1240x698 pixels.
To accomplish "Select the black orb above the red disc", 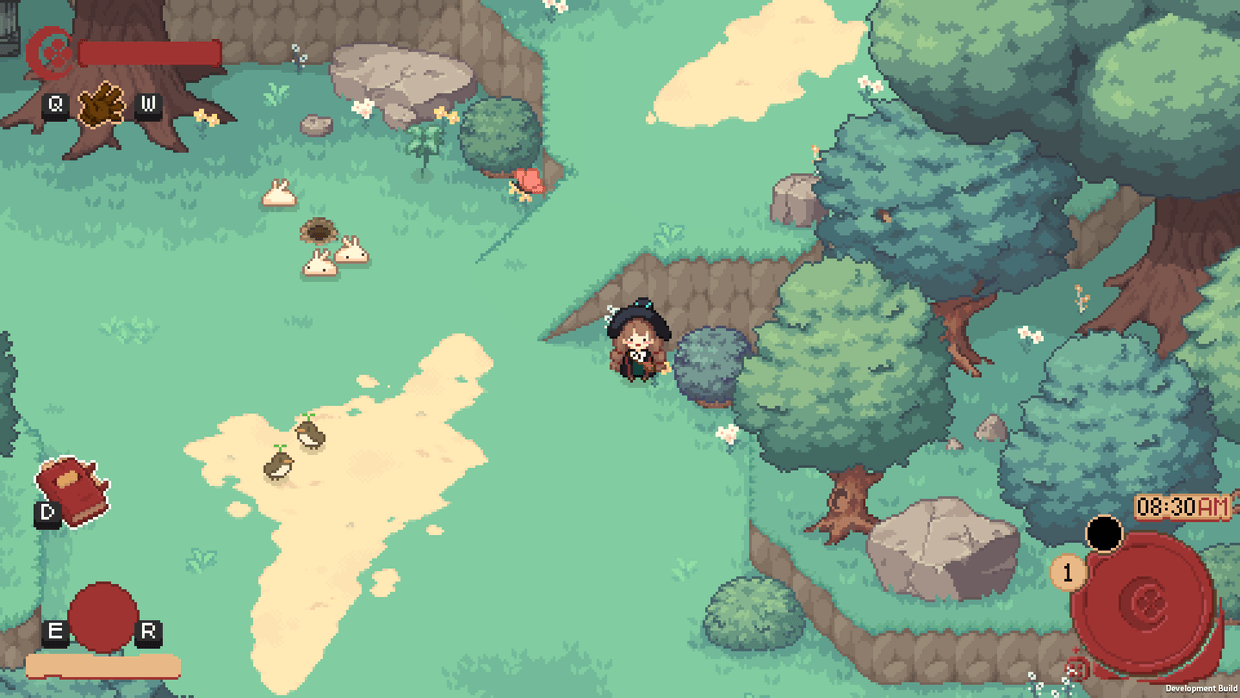I will point(1104,533).
